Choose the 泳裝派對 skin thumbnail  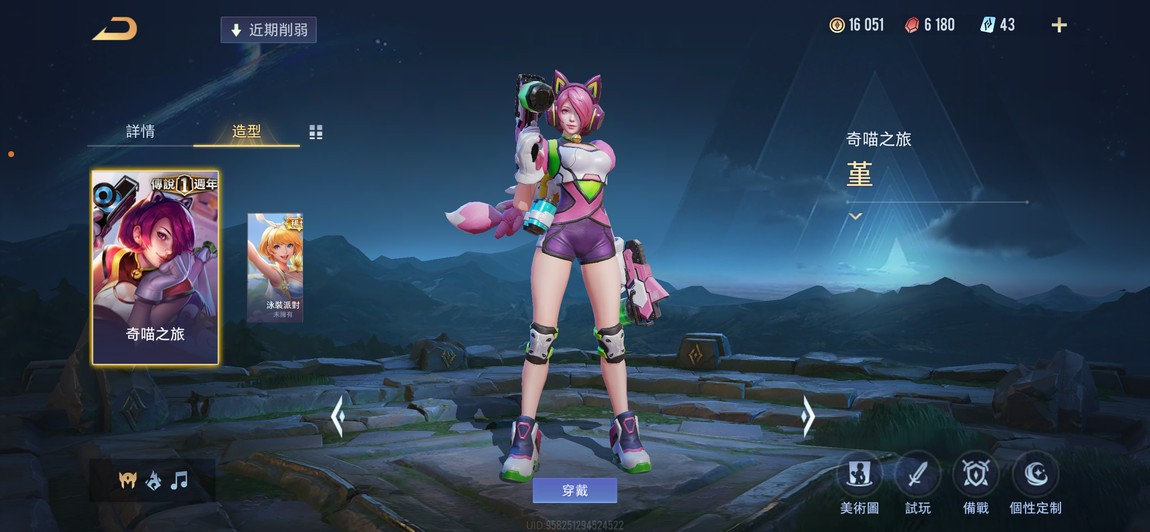[275, 267]
